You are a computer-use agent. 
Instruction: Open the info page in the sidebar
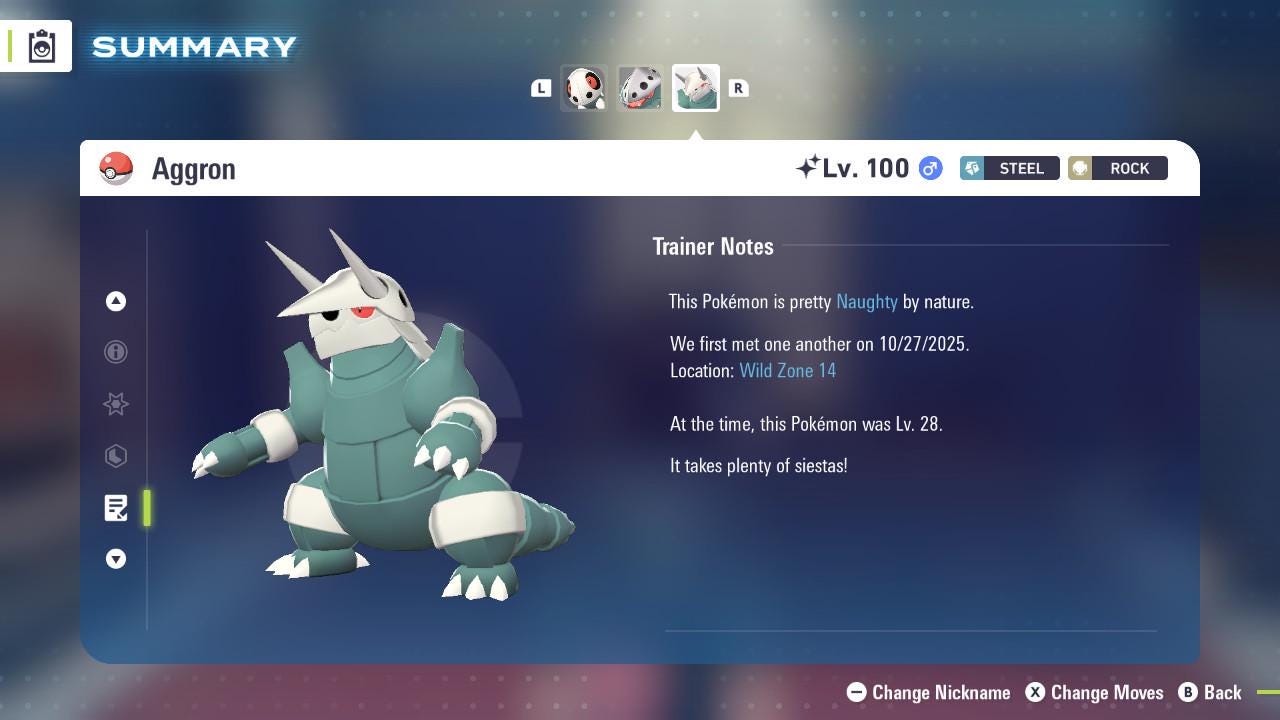coord(116,352)
